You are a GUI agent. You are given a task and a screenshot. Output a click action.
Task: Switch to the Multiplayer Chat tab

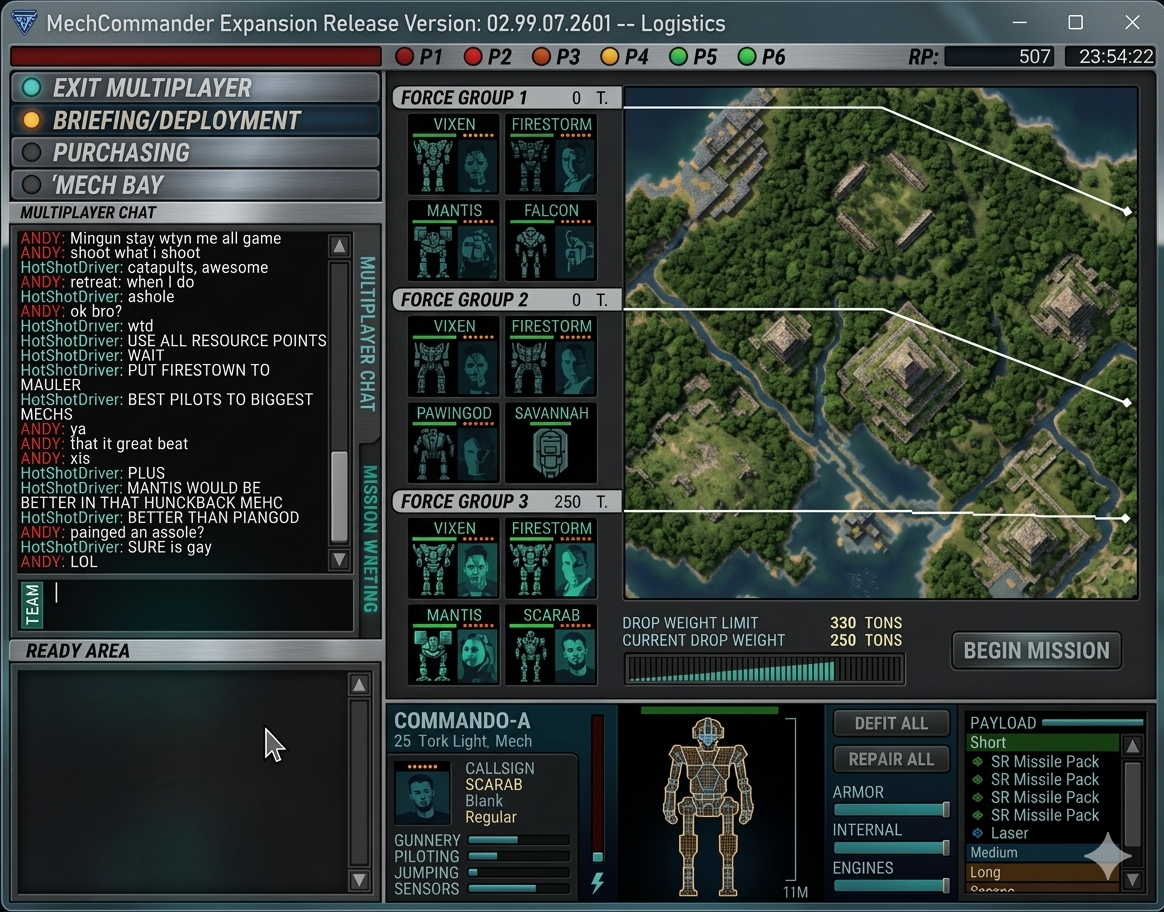pos(367,333)
